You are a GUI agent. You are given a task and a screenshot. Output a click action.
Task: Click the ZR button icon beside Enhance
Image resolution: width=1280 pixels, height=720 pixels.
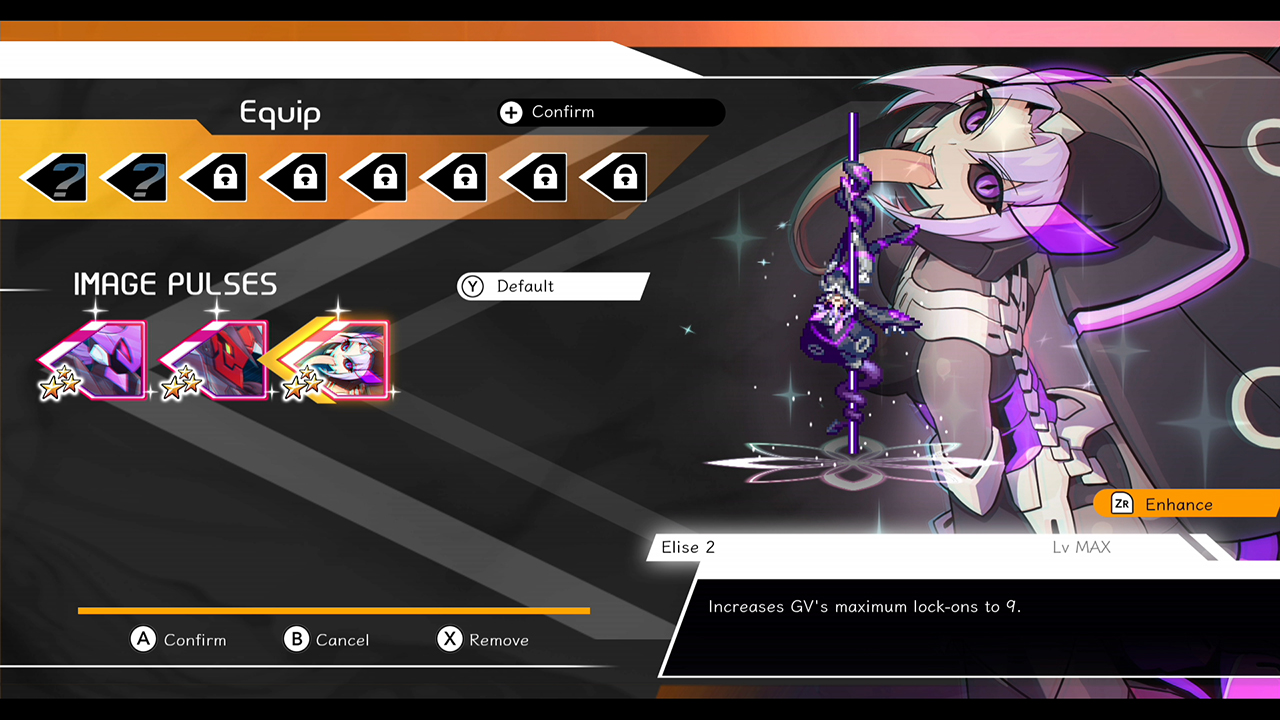click(1122, 504)
